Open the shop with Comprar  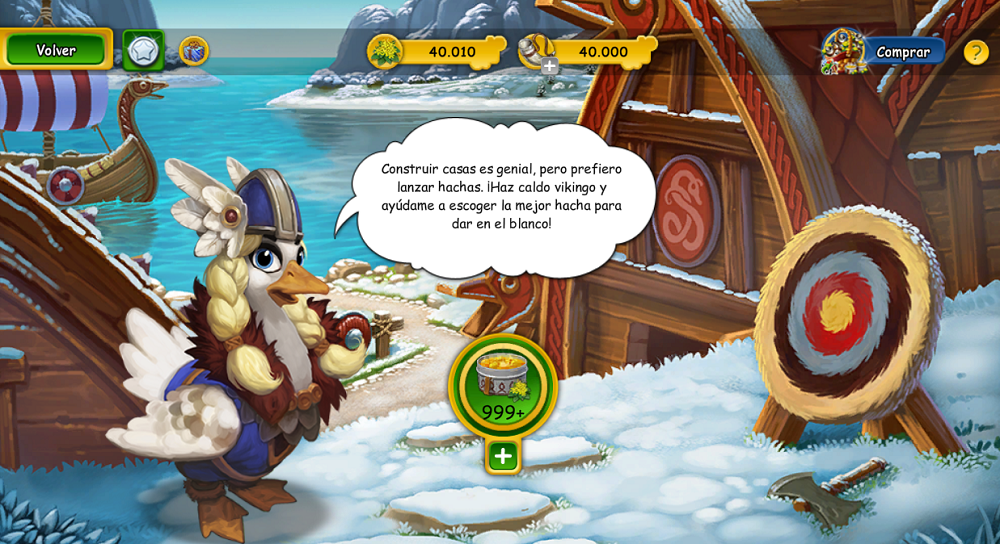click(x=902, y=52)
